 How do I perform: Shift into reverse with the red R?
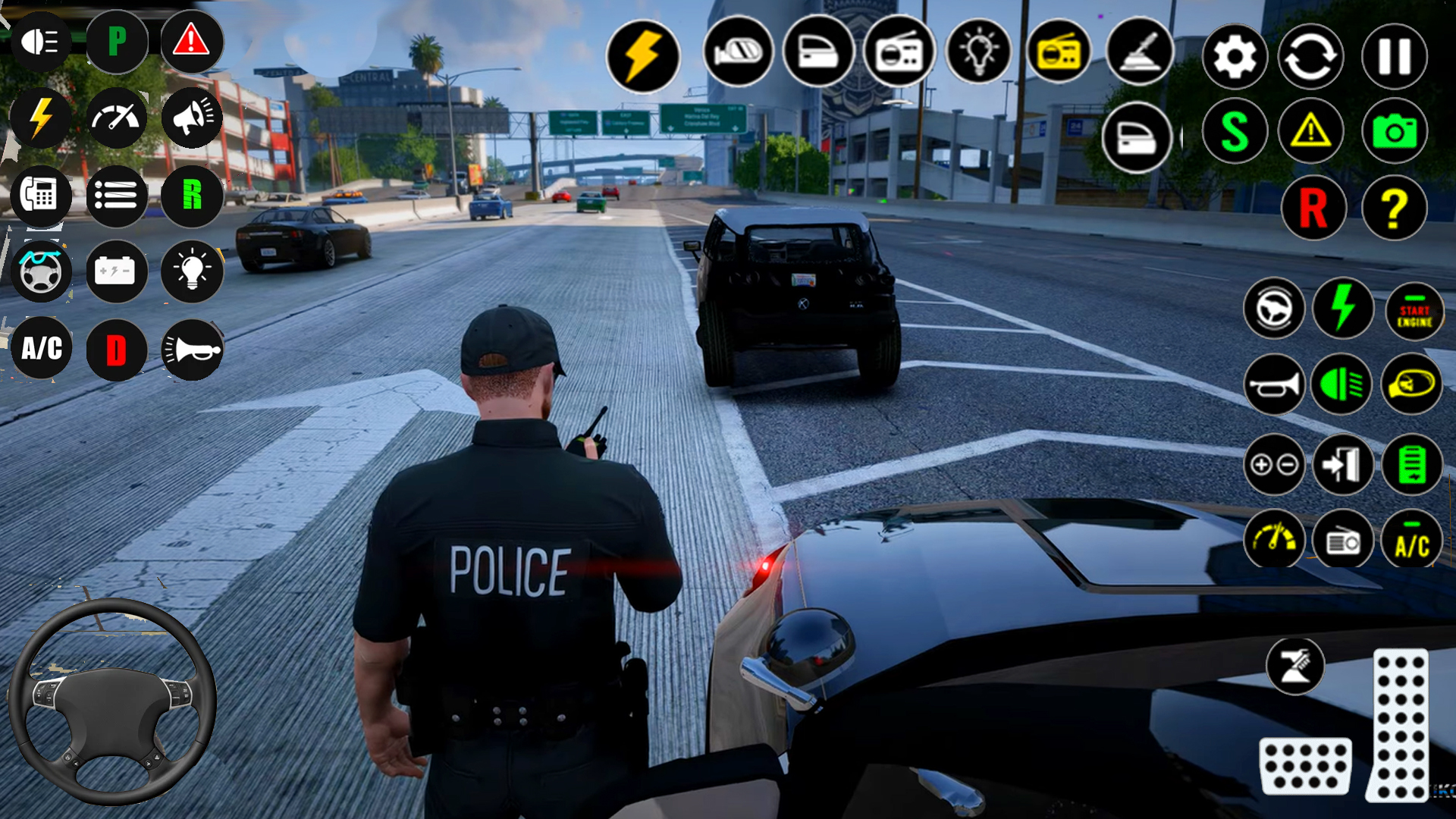pyautogui.click(x=1314, y=206)
